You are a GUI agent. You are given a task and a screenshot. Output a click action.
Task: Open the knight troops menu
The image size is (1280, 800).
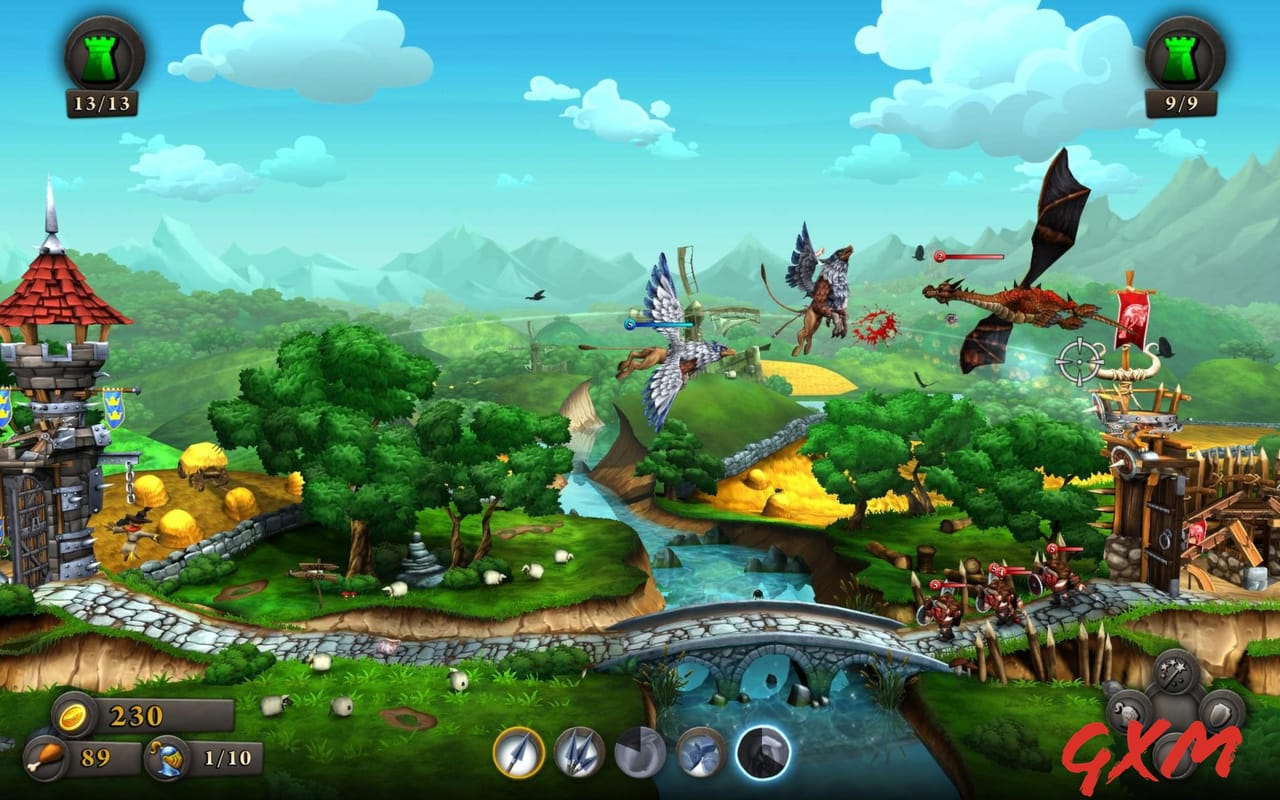(1127, 712)
